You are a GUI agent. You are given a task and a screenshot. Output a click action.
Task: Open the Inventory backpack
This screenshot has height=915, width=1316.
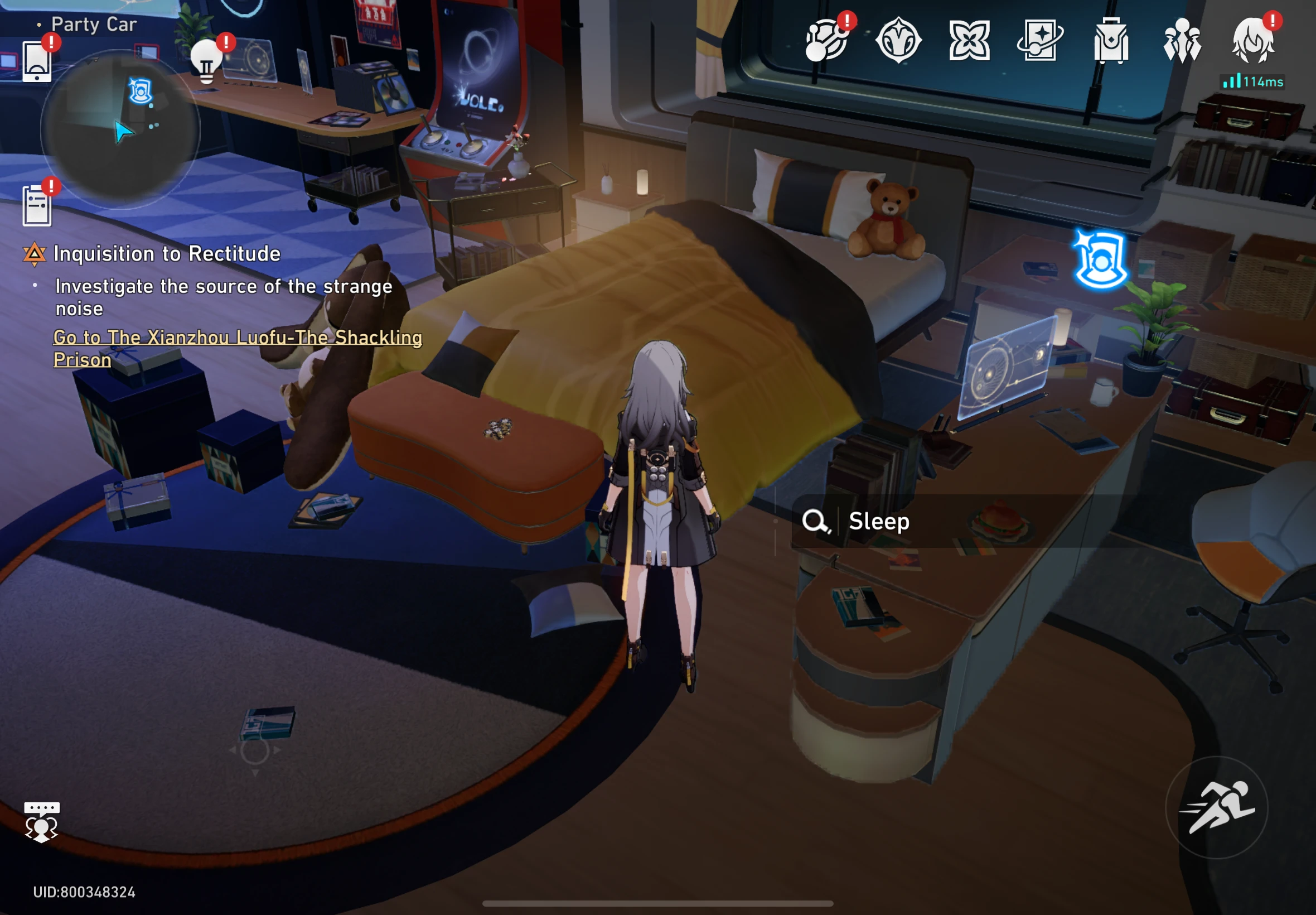[x=1112, y=40]
